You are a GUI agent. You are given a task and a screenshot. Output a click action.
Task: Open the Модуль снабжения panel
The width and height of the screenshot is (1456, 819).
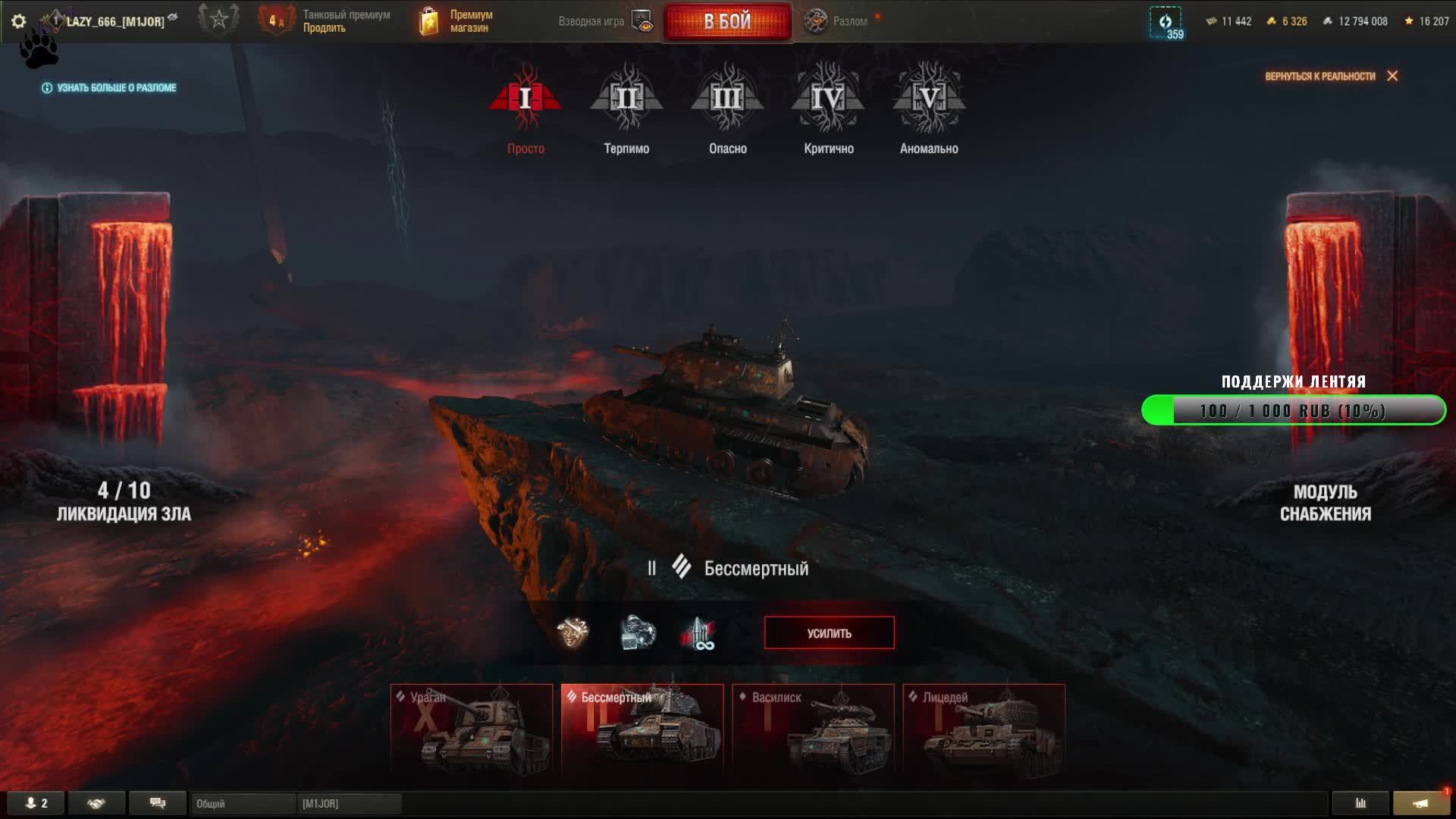coord(1325,503)
